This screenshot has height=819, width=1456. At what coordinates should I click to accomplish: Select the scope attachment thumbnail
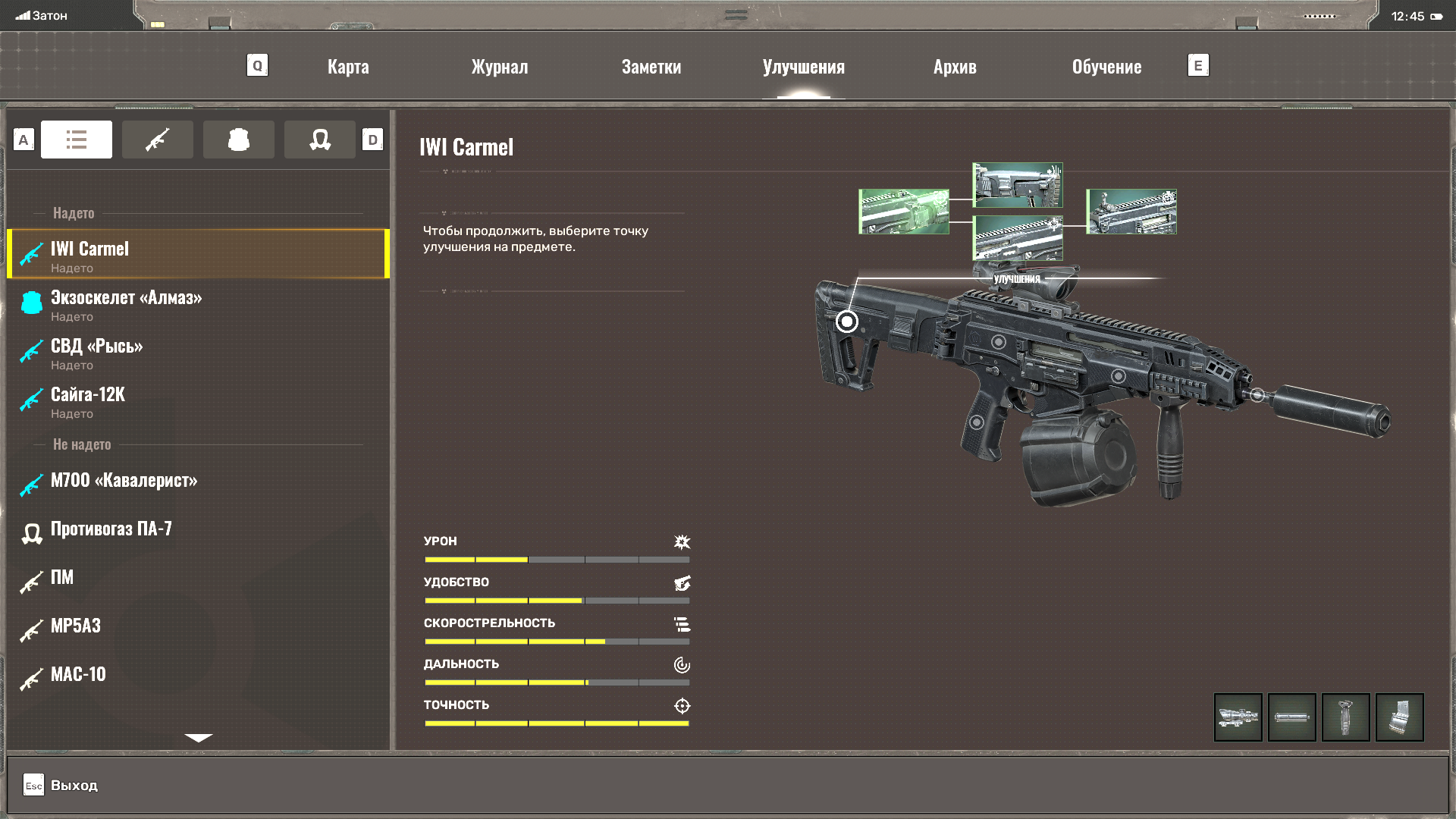pyautogui.click(x=1238, y=717)
